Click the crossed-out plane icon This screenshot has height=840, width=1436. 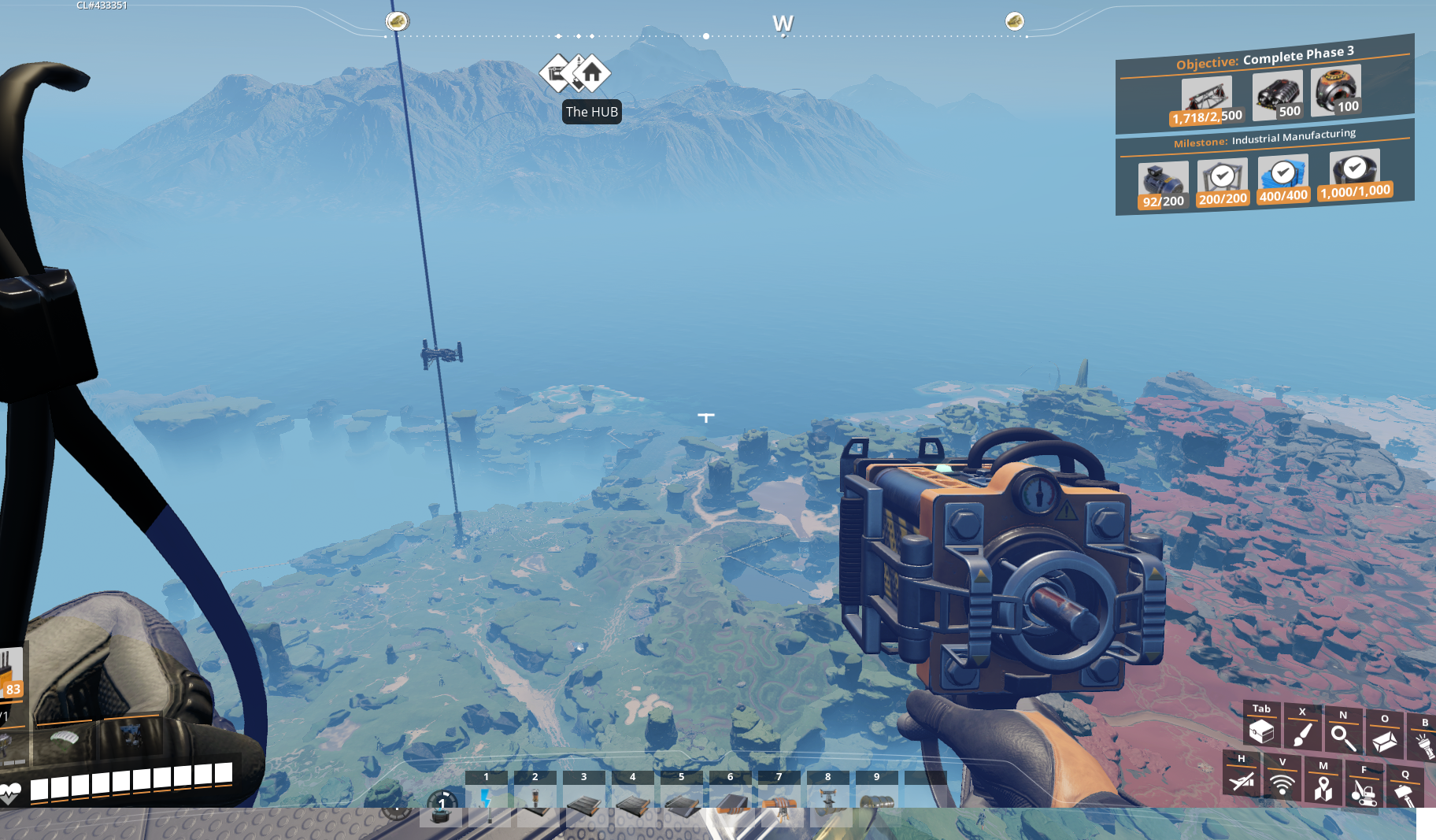click(1242, 781)
